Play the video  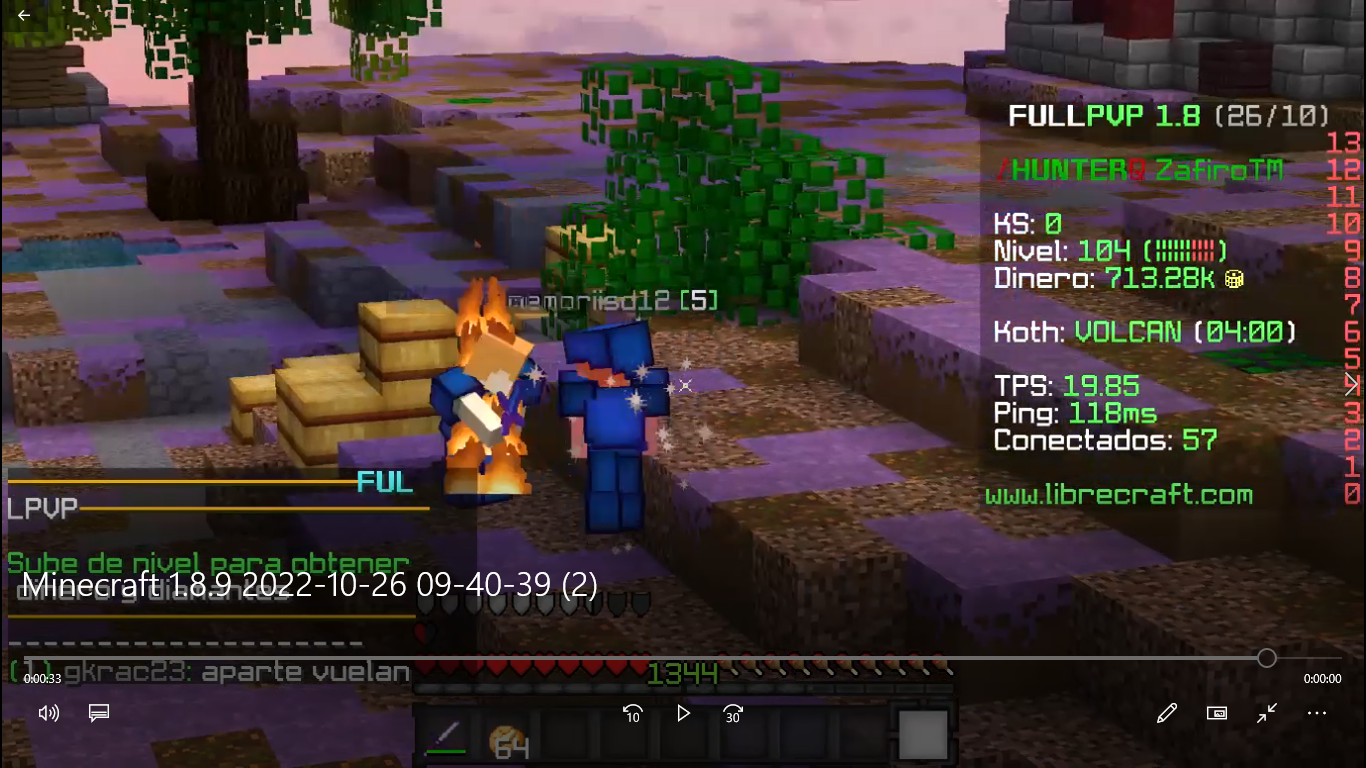tap(683, 713)
